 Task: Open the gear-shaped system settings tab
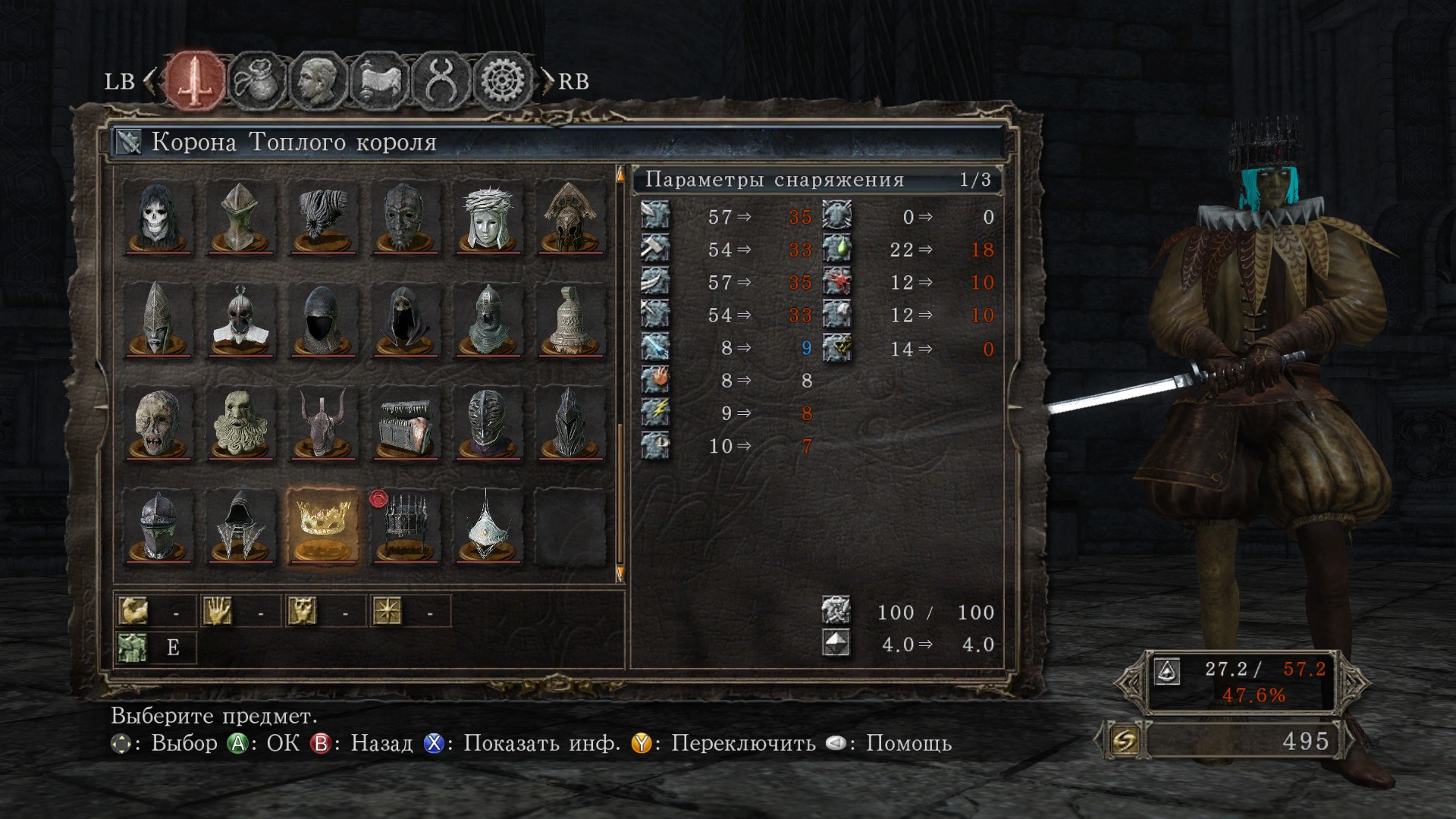500,80
